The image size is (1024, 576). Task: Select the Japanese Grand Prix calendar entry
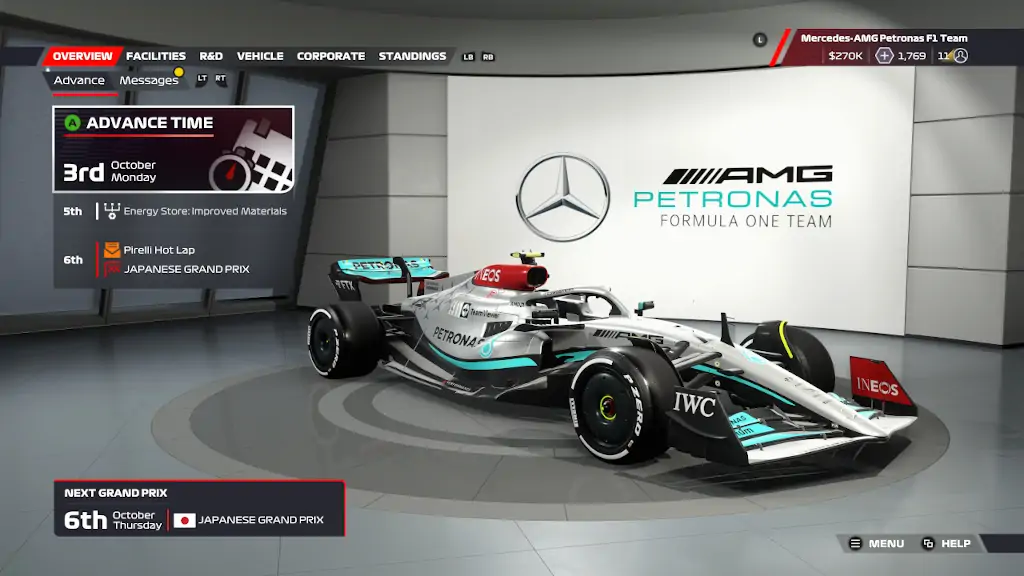pos(186,269)
